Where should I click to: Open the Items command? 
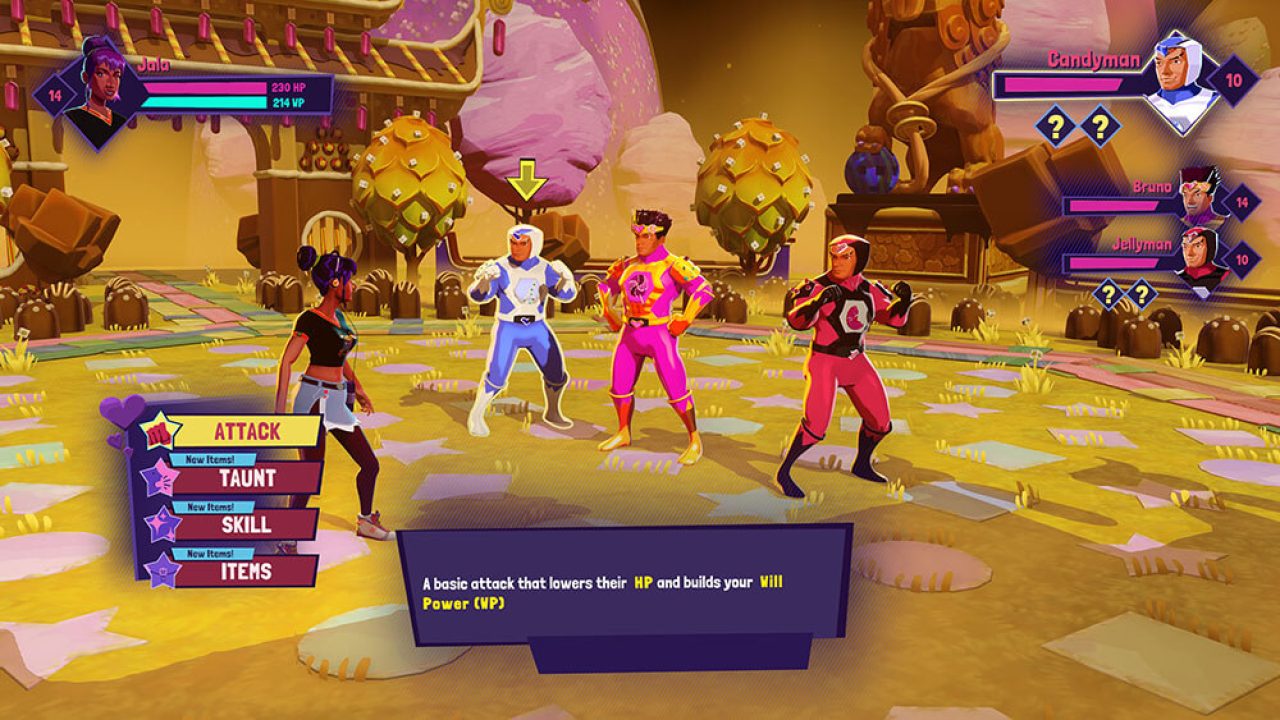pyautogui.click(x=248, y=568)
